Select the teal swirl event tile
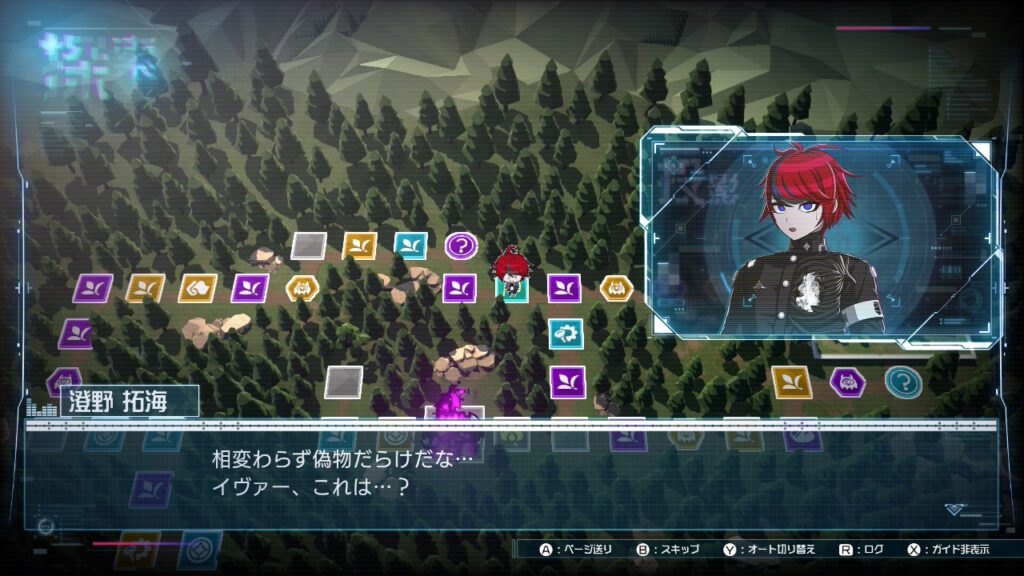The width and height of the screenshot is (1024, 576). 566,333
